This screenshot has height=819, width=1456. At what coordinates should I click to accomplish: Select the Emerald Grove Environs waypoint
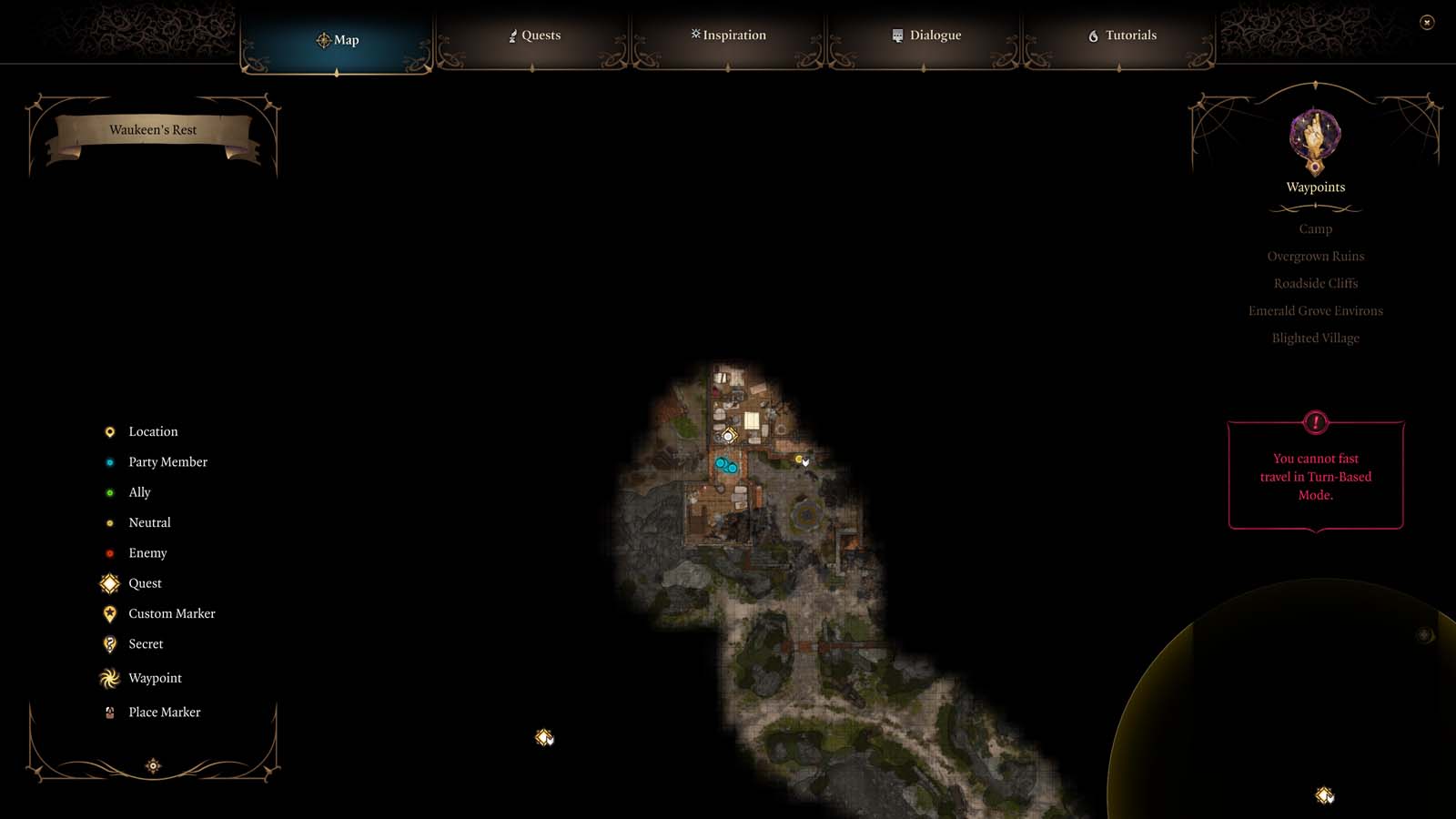(1316, 310)
